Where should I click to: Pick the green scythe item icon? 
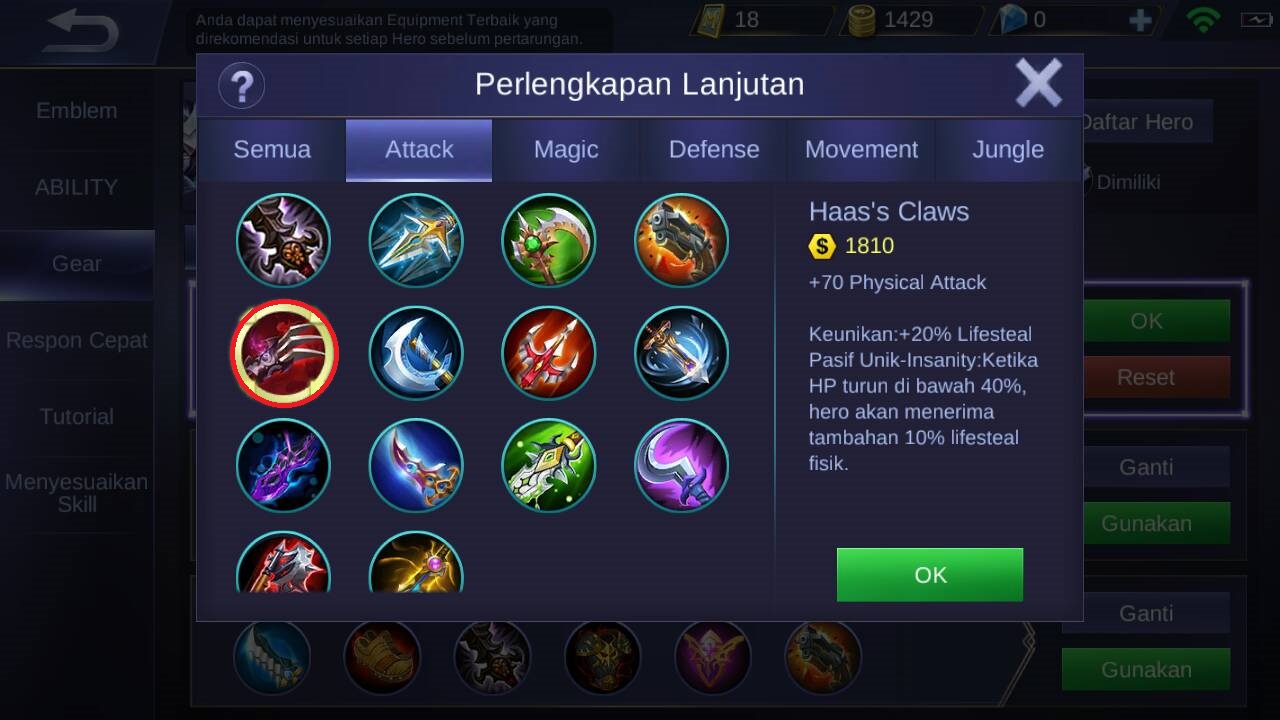(x=549, y=241)
